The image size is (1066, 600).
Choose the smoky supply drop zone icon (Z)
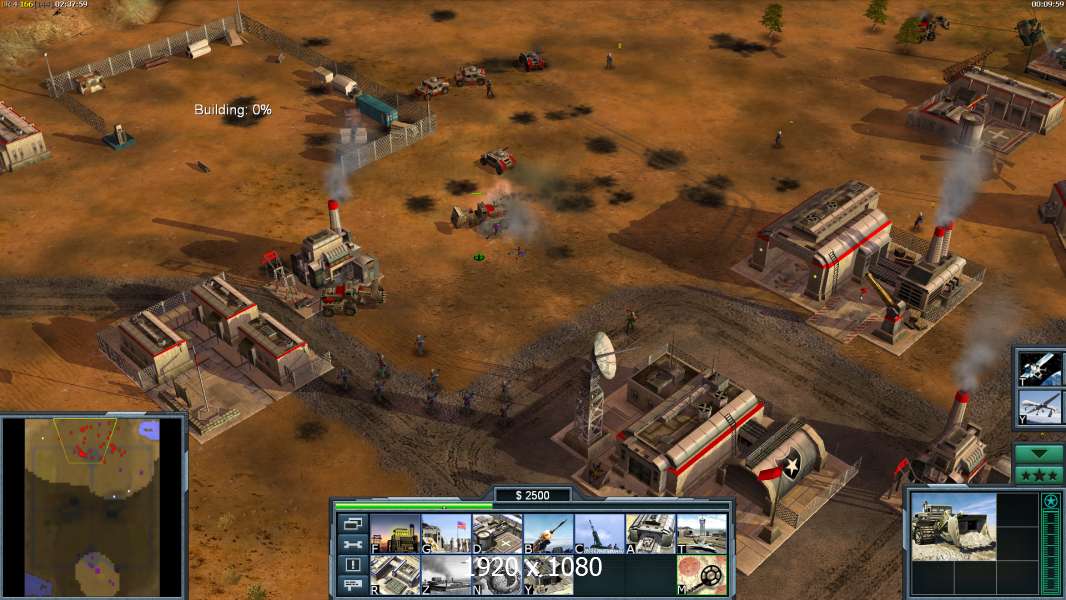(x=445, y=575)
